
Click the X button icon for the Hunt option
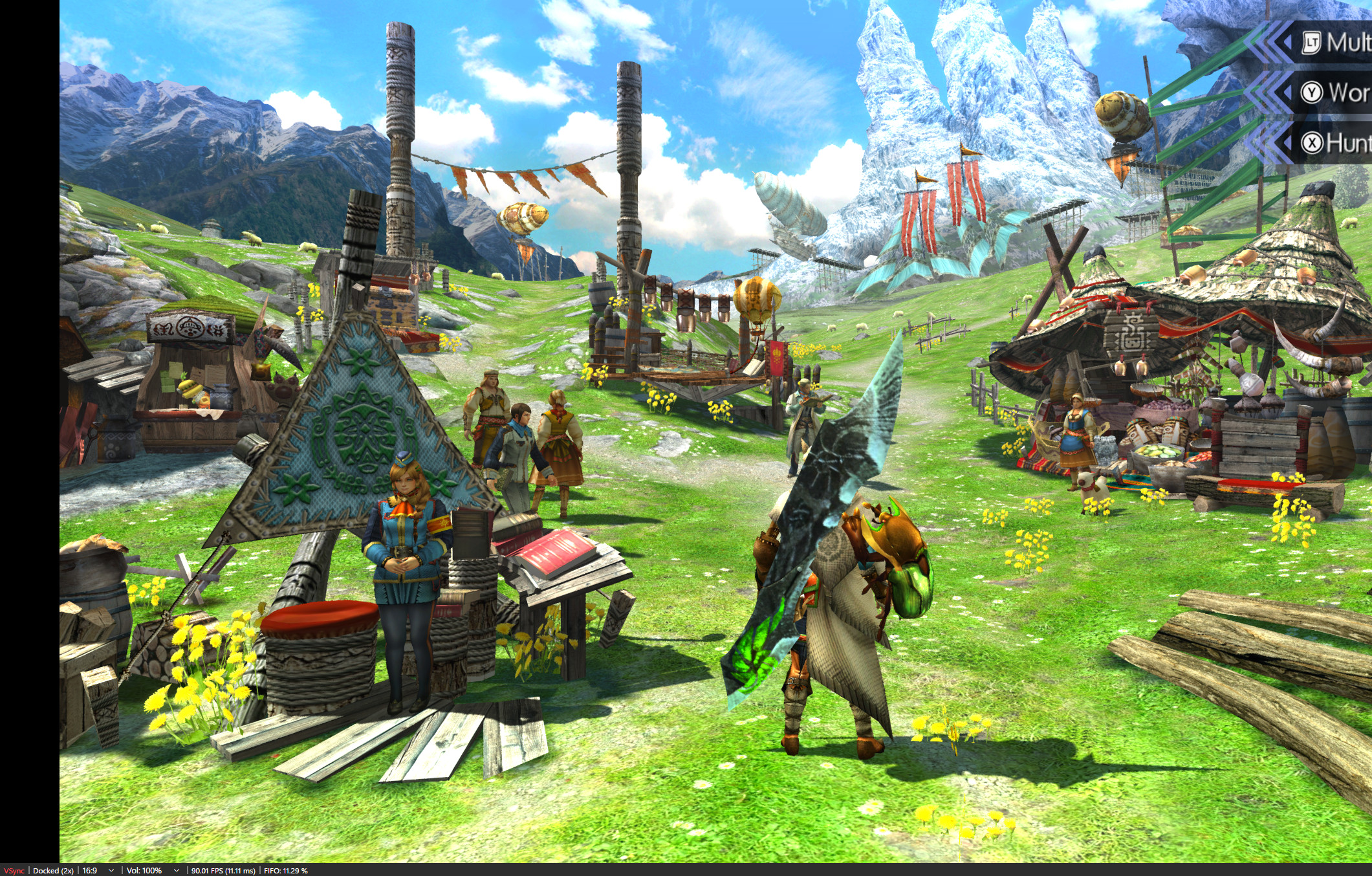pyautogui.click(x=1312, y=142)
